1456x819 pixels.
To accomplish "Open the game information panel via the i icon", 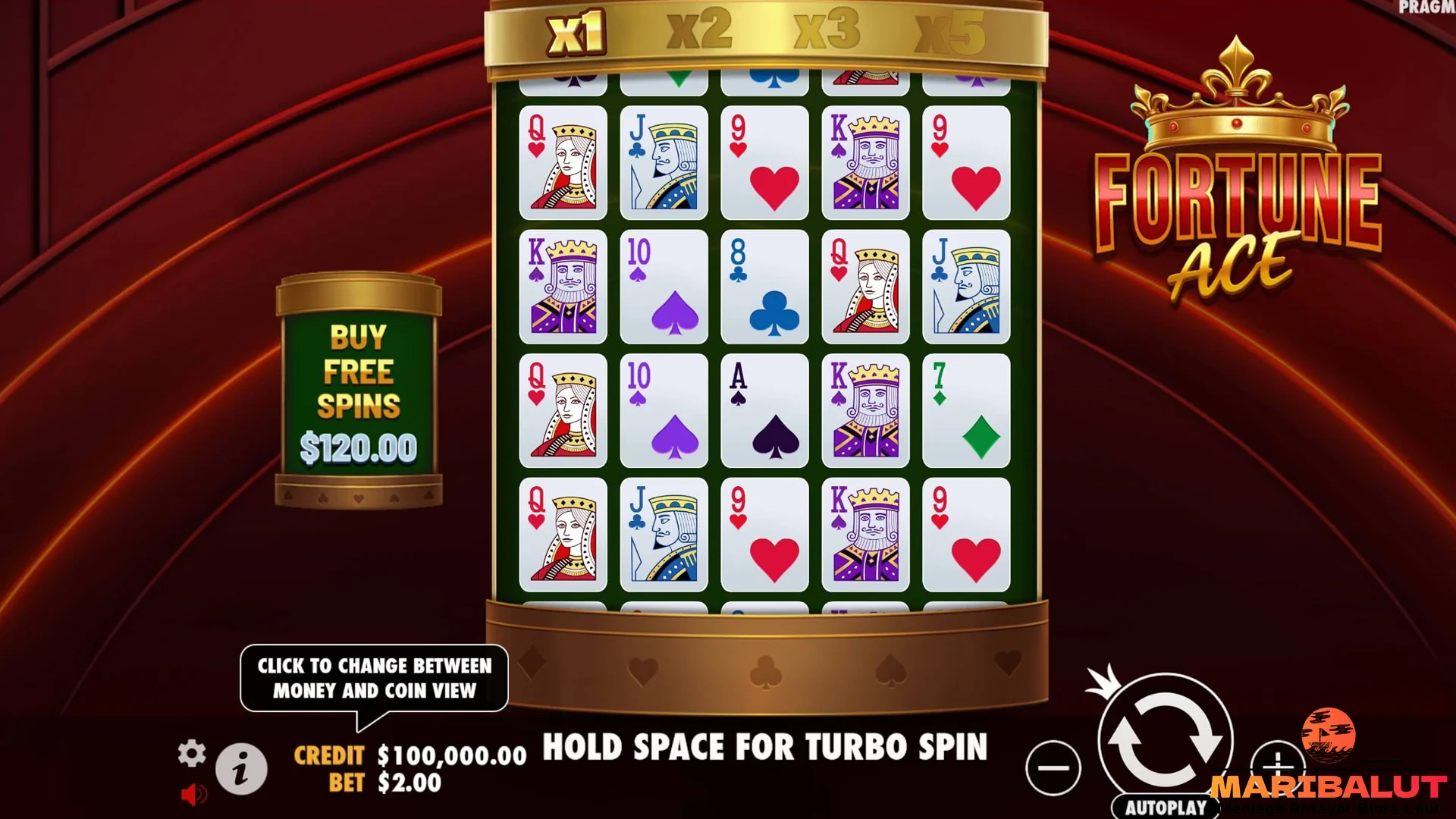I will [x=241, y=767].
